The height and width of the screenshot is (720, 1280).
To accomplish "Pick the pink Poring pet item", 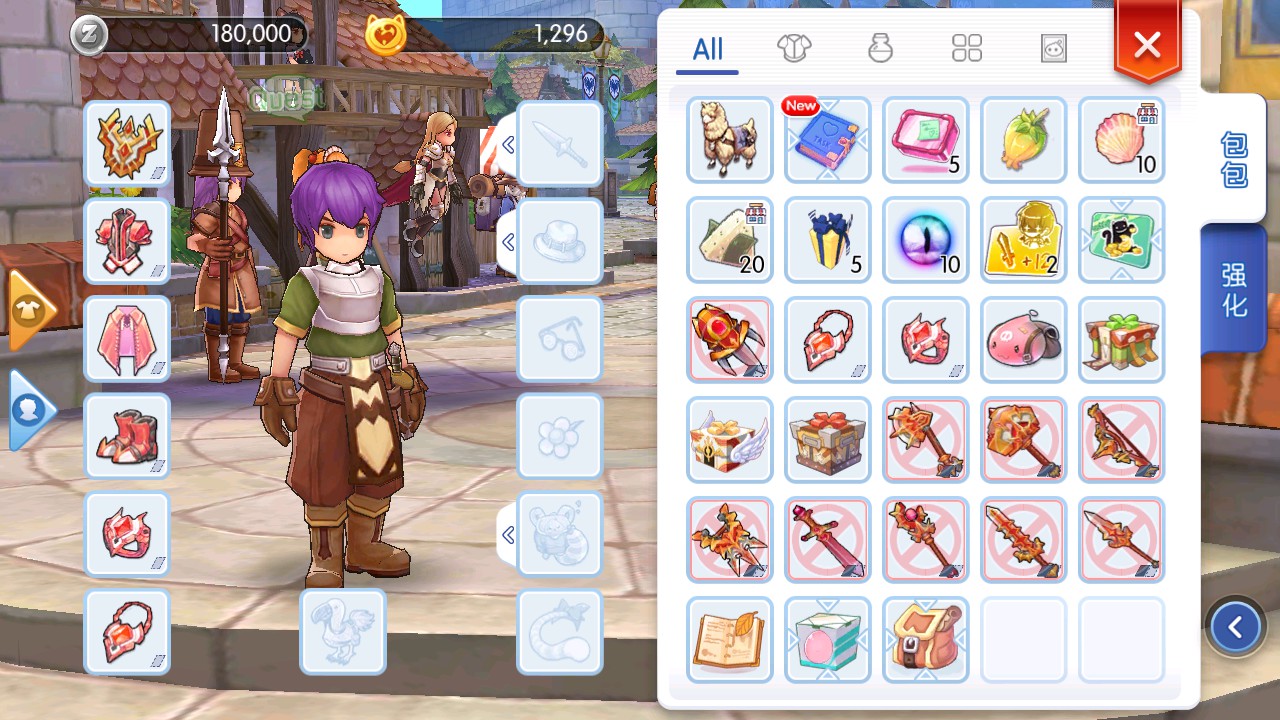I will (x=1024, y=340).
